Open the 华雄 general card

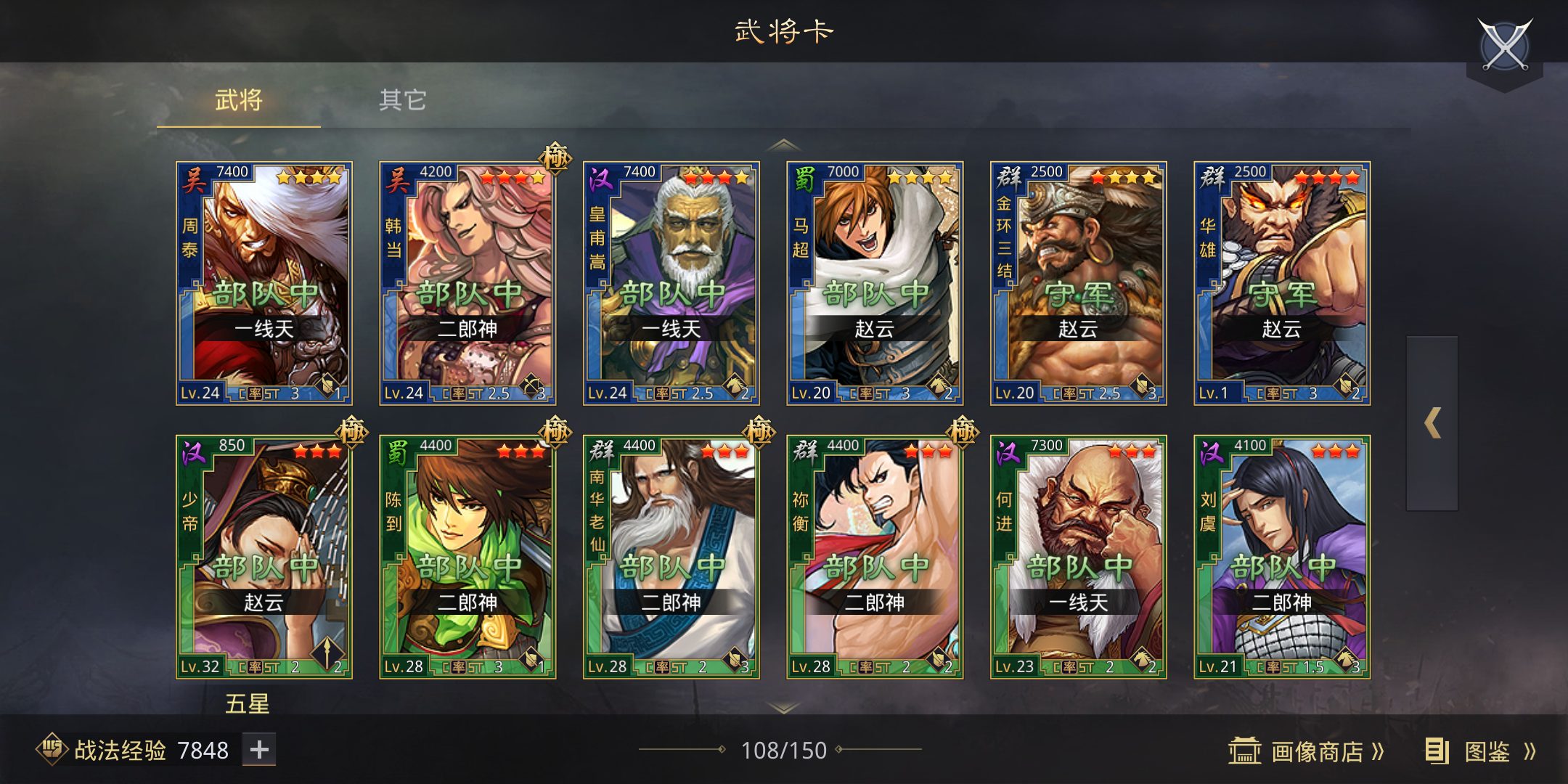point(1282,283)
